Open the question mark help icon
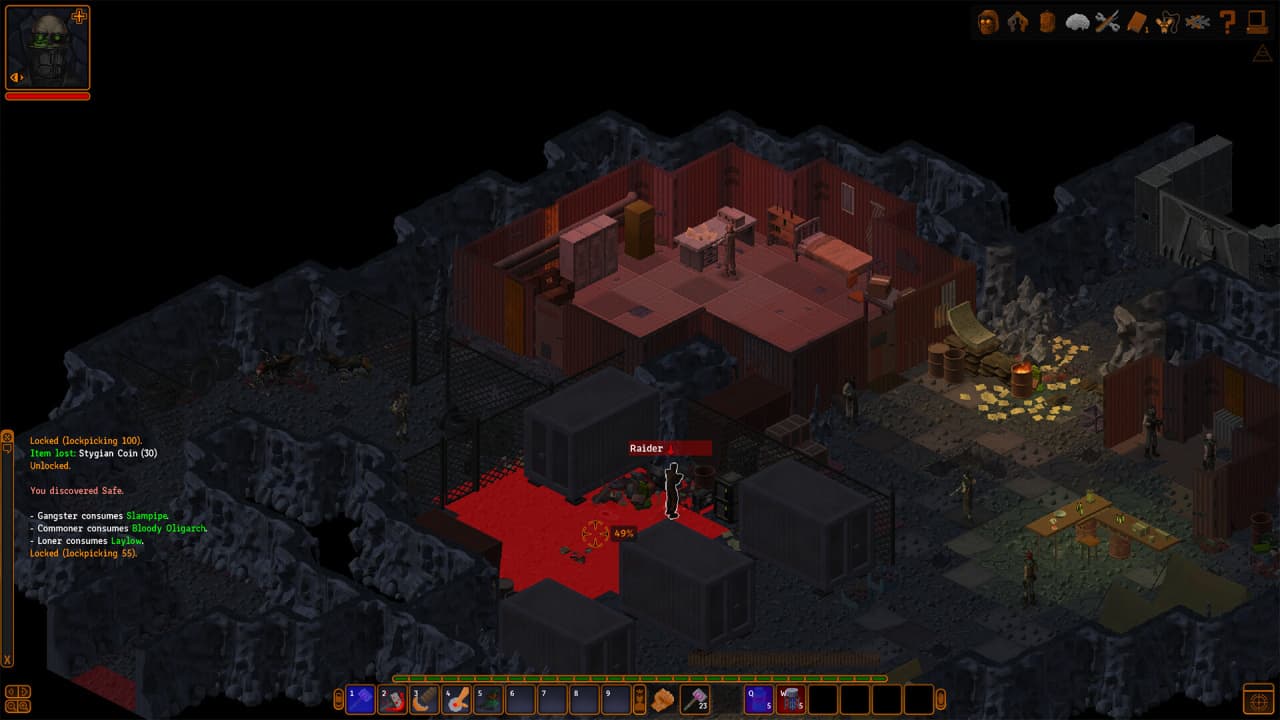The height and width of the screenshot is (720, 1280). [x=1227, y=22]
